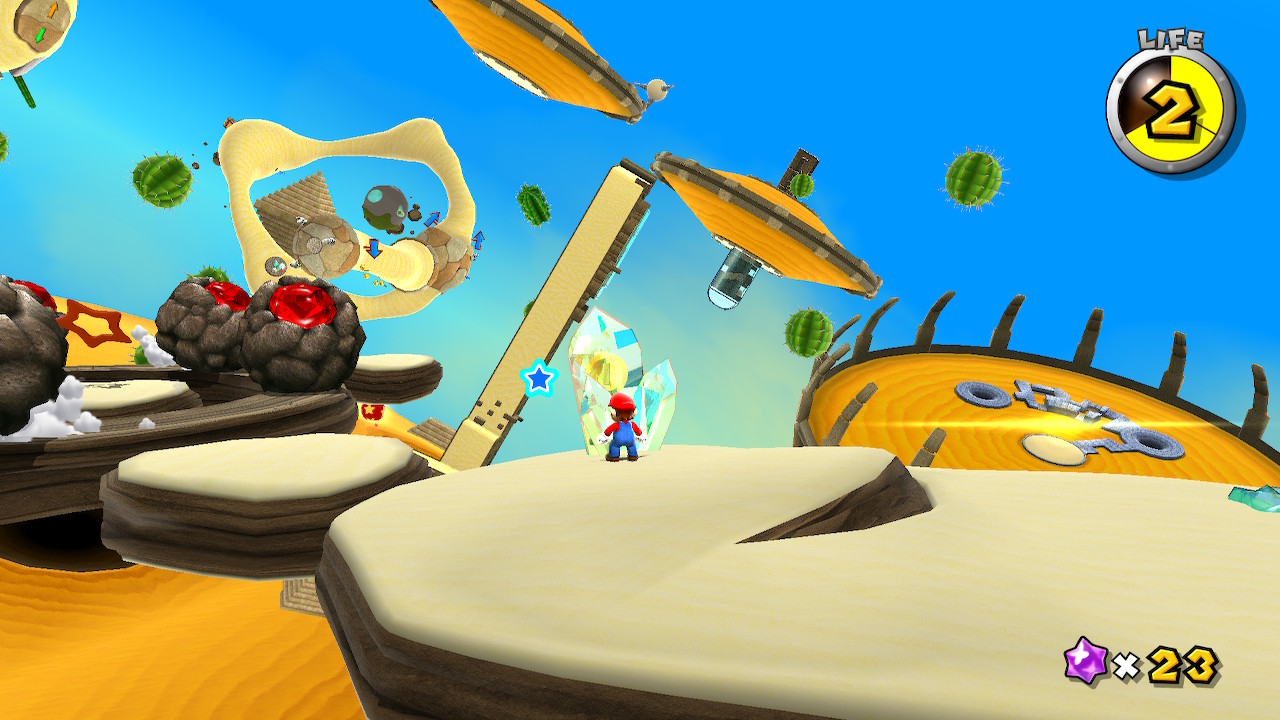The height and width of the screenshot is (720, 1280).
Task: Click the pyramid structure in the distance
Action: tap(295, 204)
